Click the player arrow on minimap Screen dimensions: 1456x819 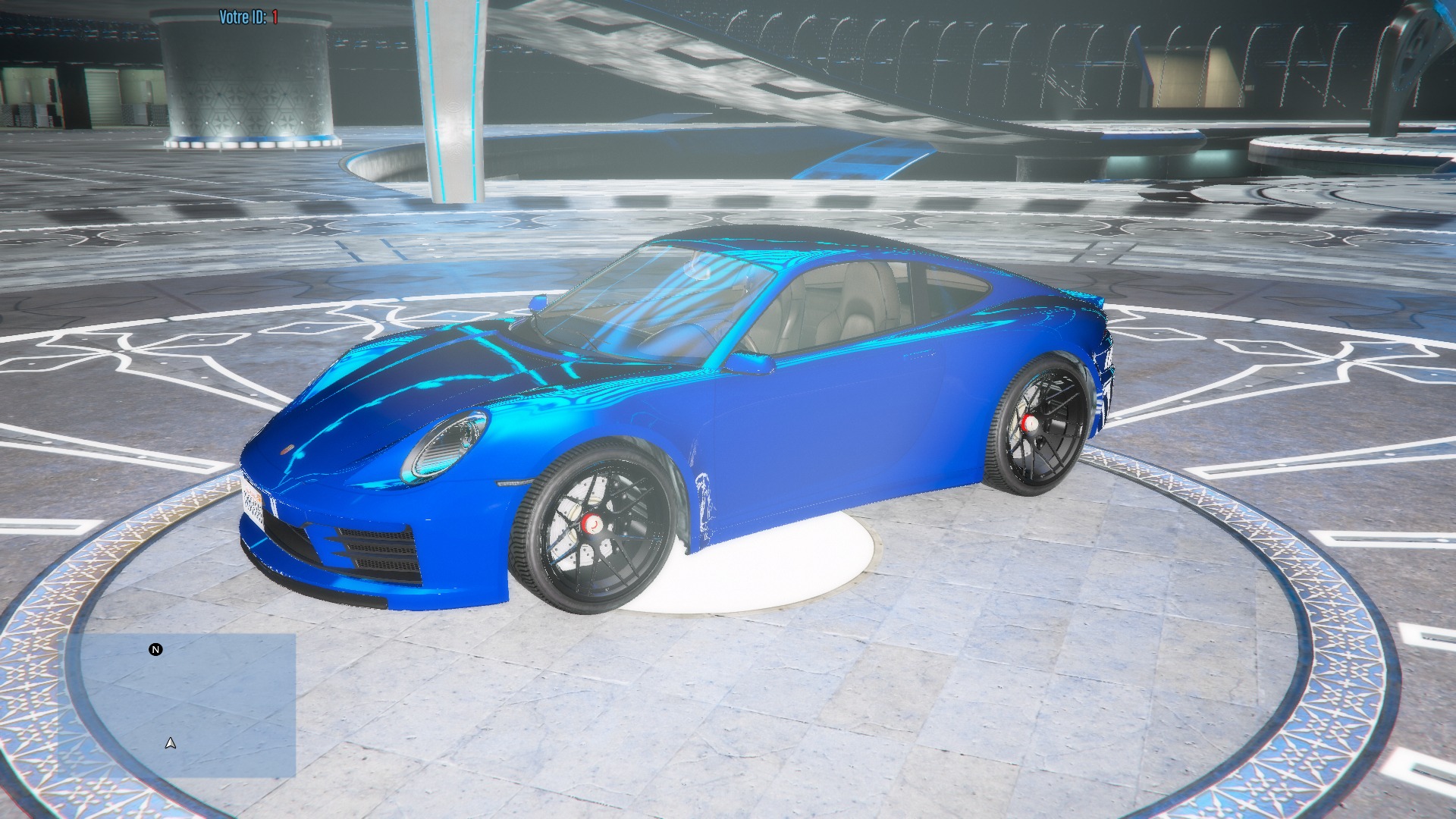[x=171, y=743]
